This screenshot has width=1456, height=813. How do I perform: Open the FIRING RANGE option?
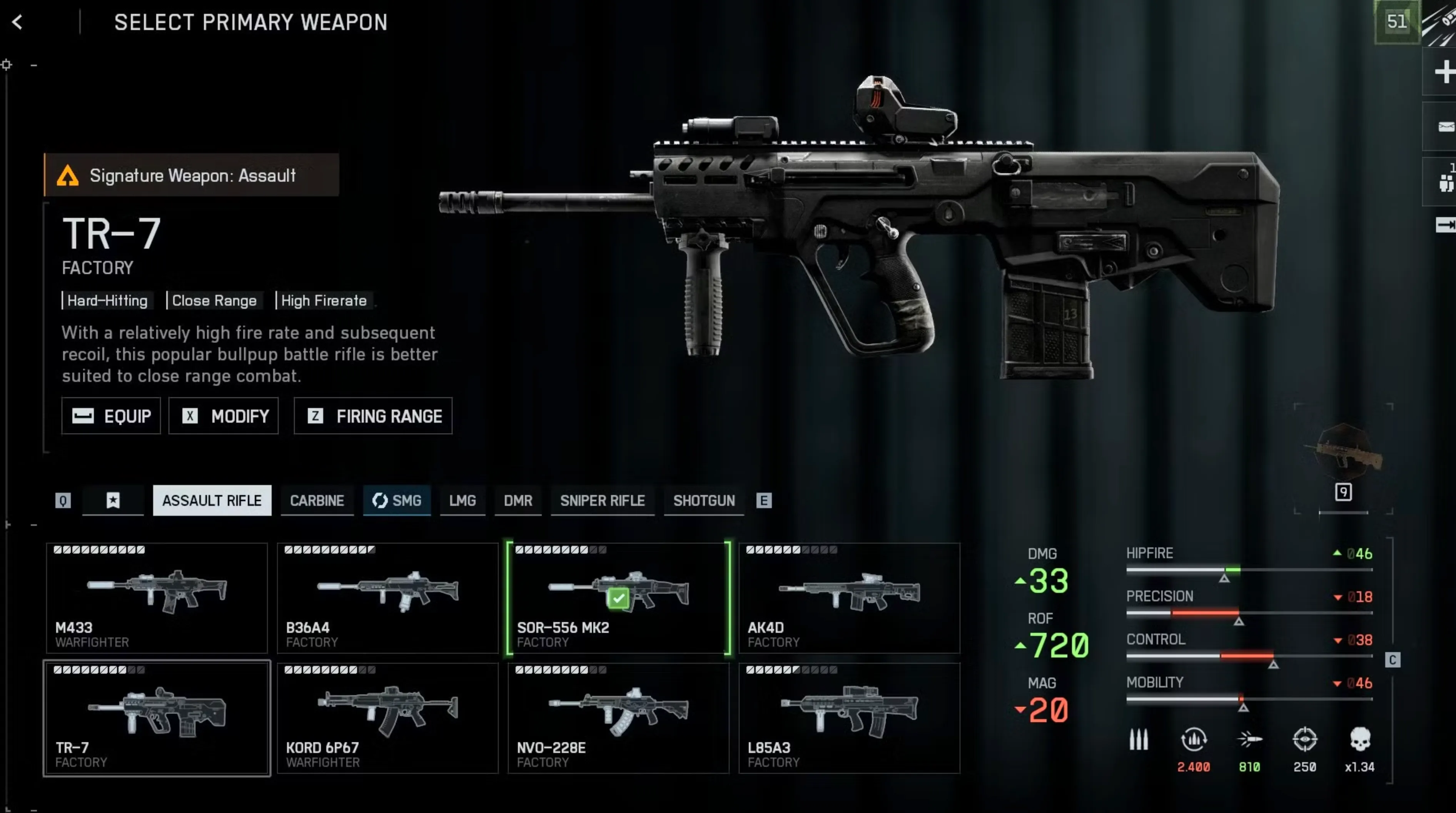372,416
